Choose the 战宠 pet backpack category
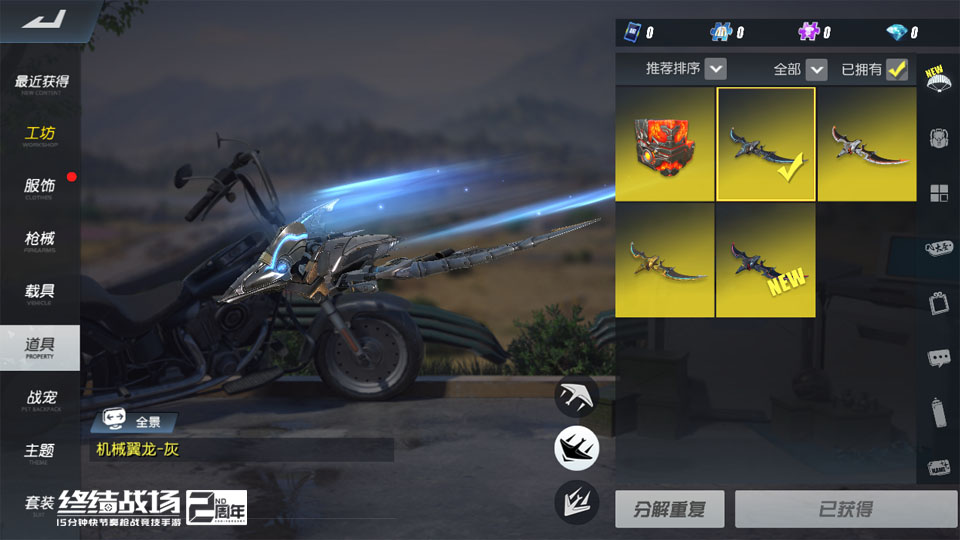The image size is (960, 540). [x=40, y=399]
